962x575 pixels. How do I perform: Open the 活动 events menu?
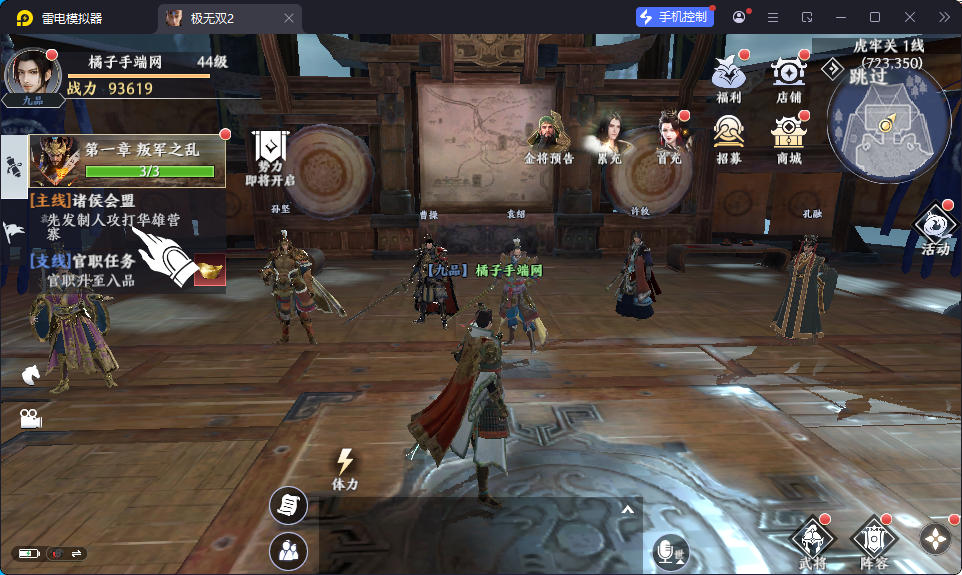click(935, 228)
